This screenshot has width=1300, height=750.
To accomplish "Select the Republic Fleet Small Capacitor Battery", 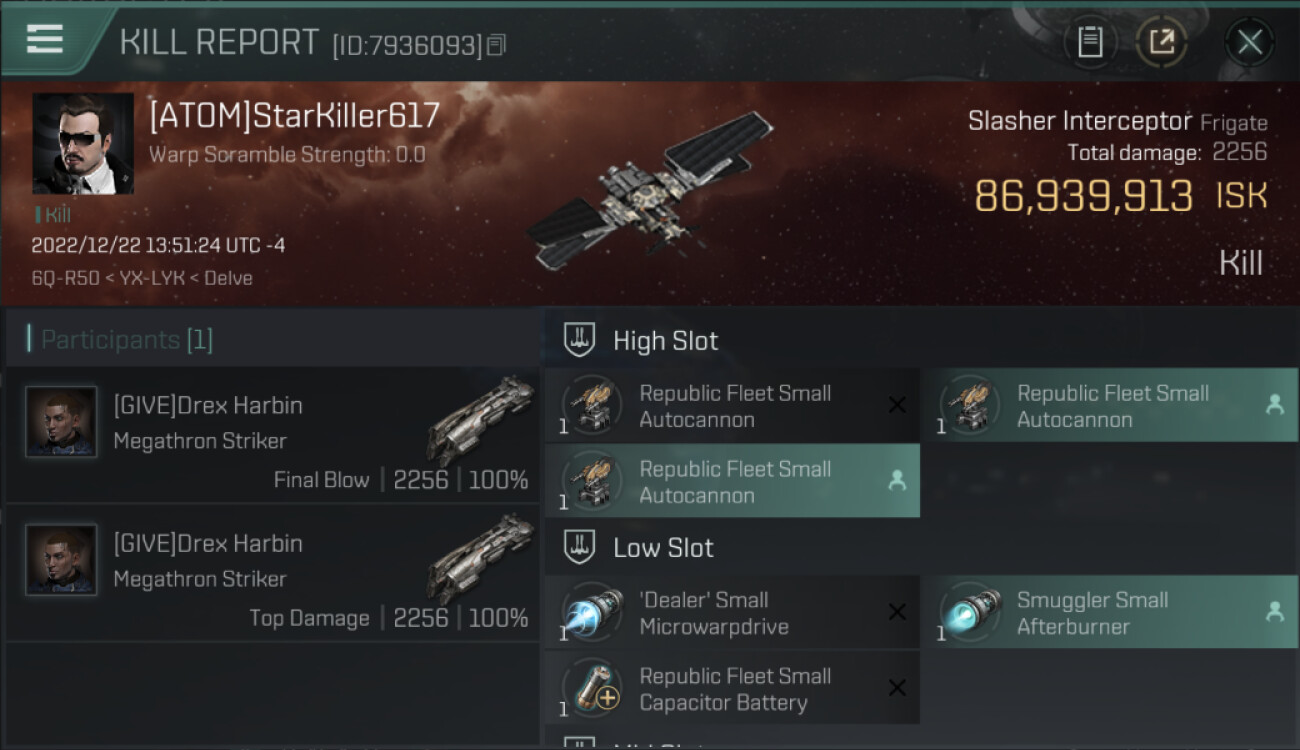I will pyautogui.click(x=732, y=689).
